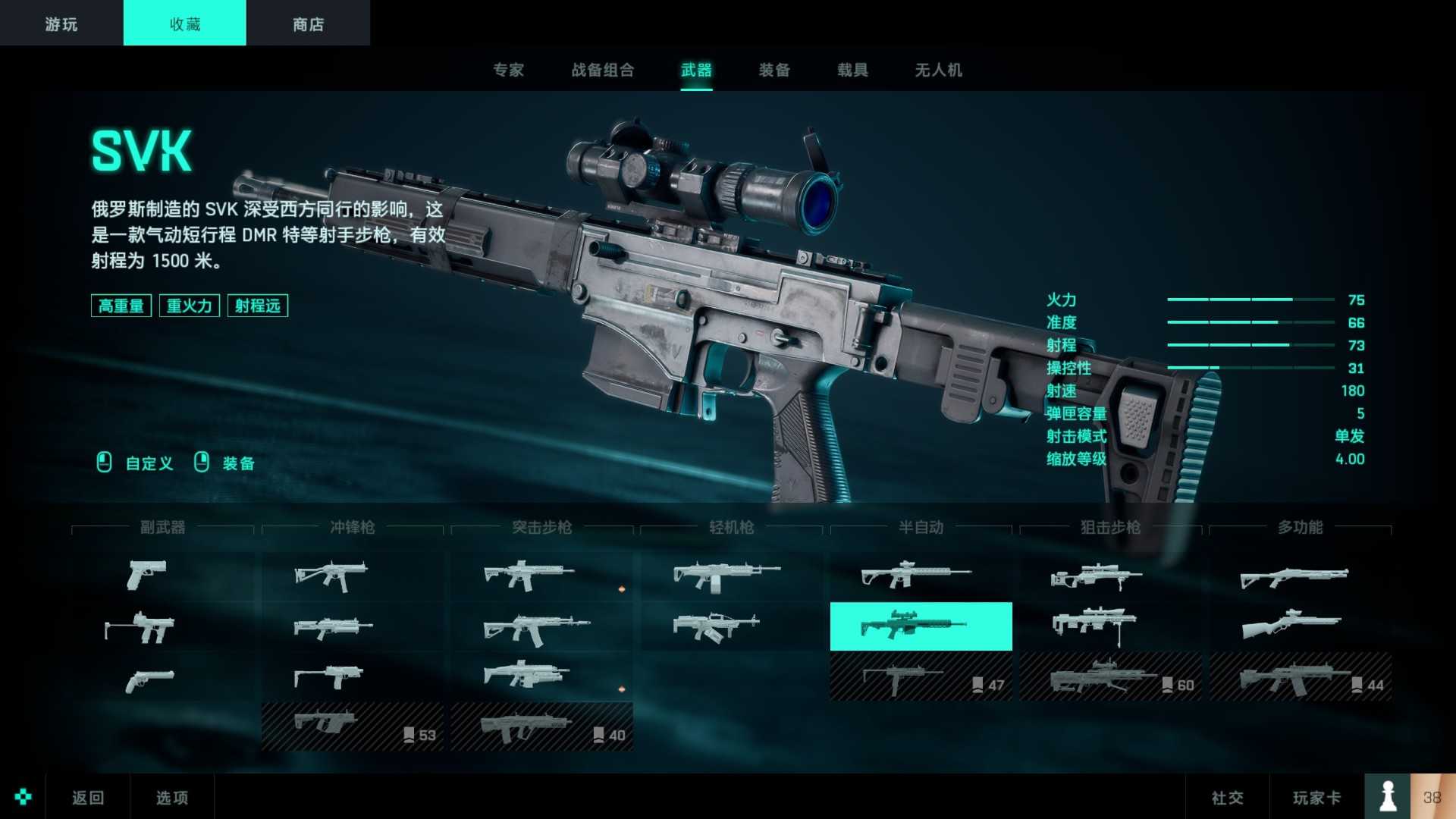This screenshot has height=819, width=1456.
Task: Select the highlighted SVK weapon thumbnail
Action: click(x=920, y=626)
